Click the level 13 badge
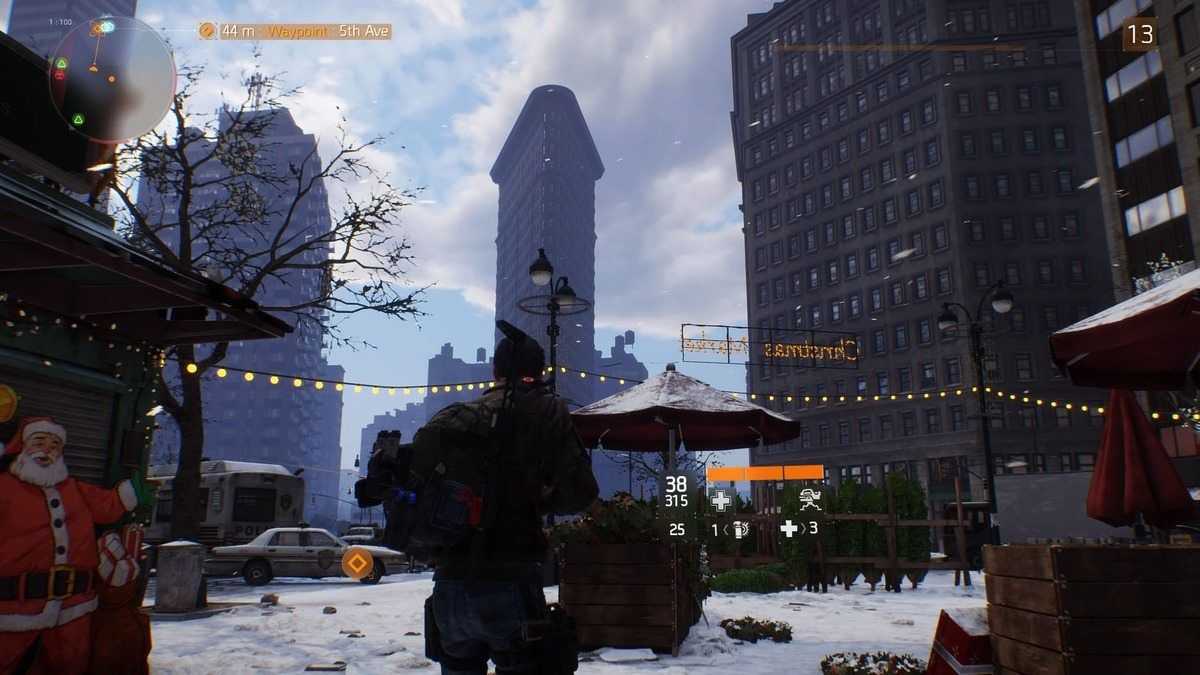The height and width of the screenshot is (675, 1200). [x=1139, y=34]
